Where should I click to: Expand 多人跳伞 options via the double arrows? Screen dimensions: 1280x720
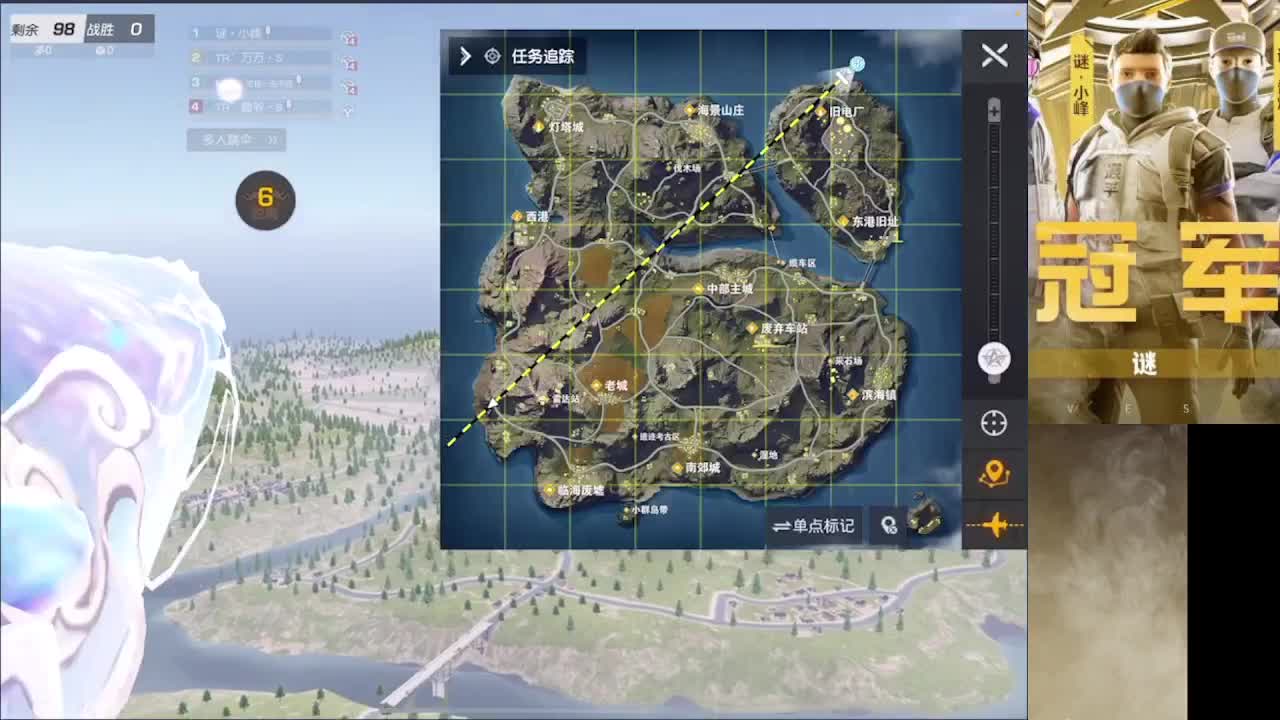point(271,140)
